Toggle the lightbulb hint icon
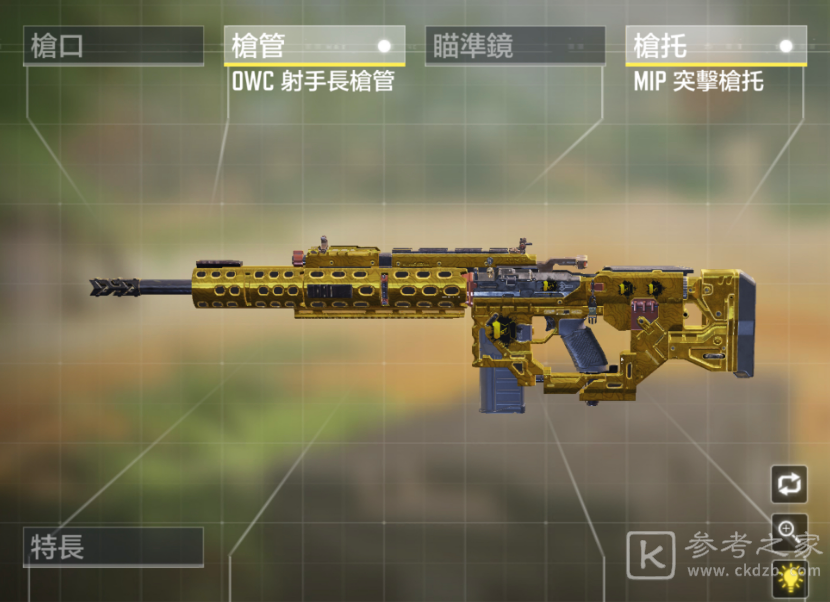The image size is (830, 602). tap(791, 577)
